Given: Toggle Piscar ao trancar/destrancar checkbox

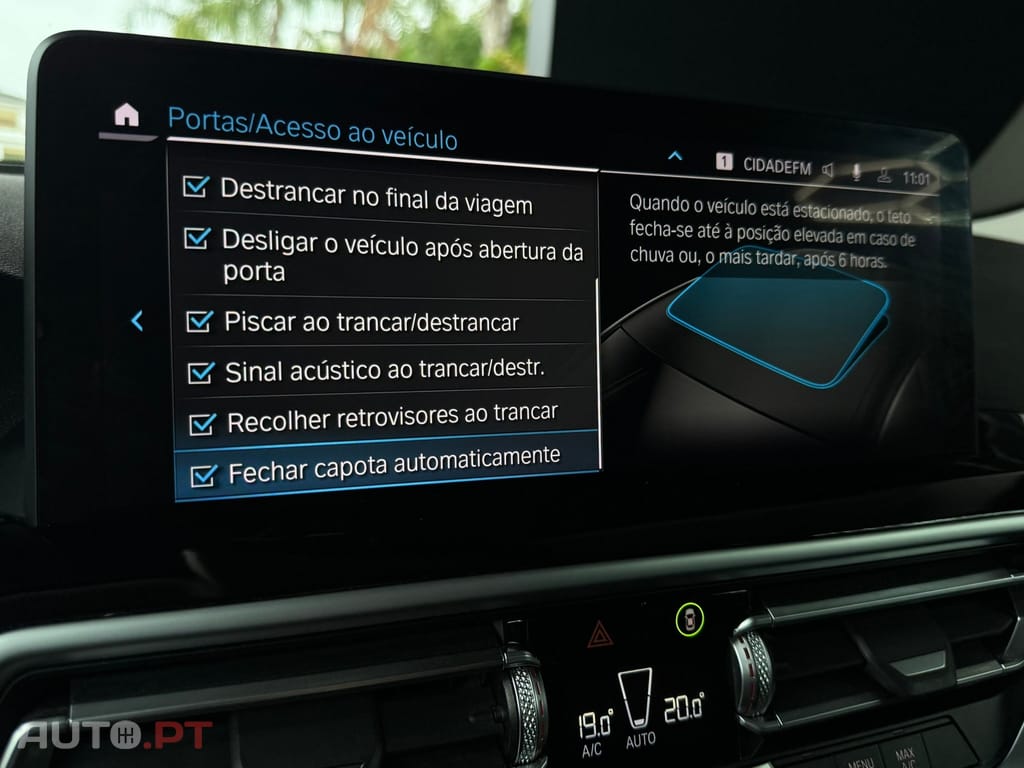Looking at the screenshot, I should (x=200, y=322).
